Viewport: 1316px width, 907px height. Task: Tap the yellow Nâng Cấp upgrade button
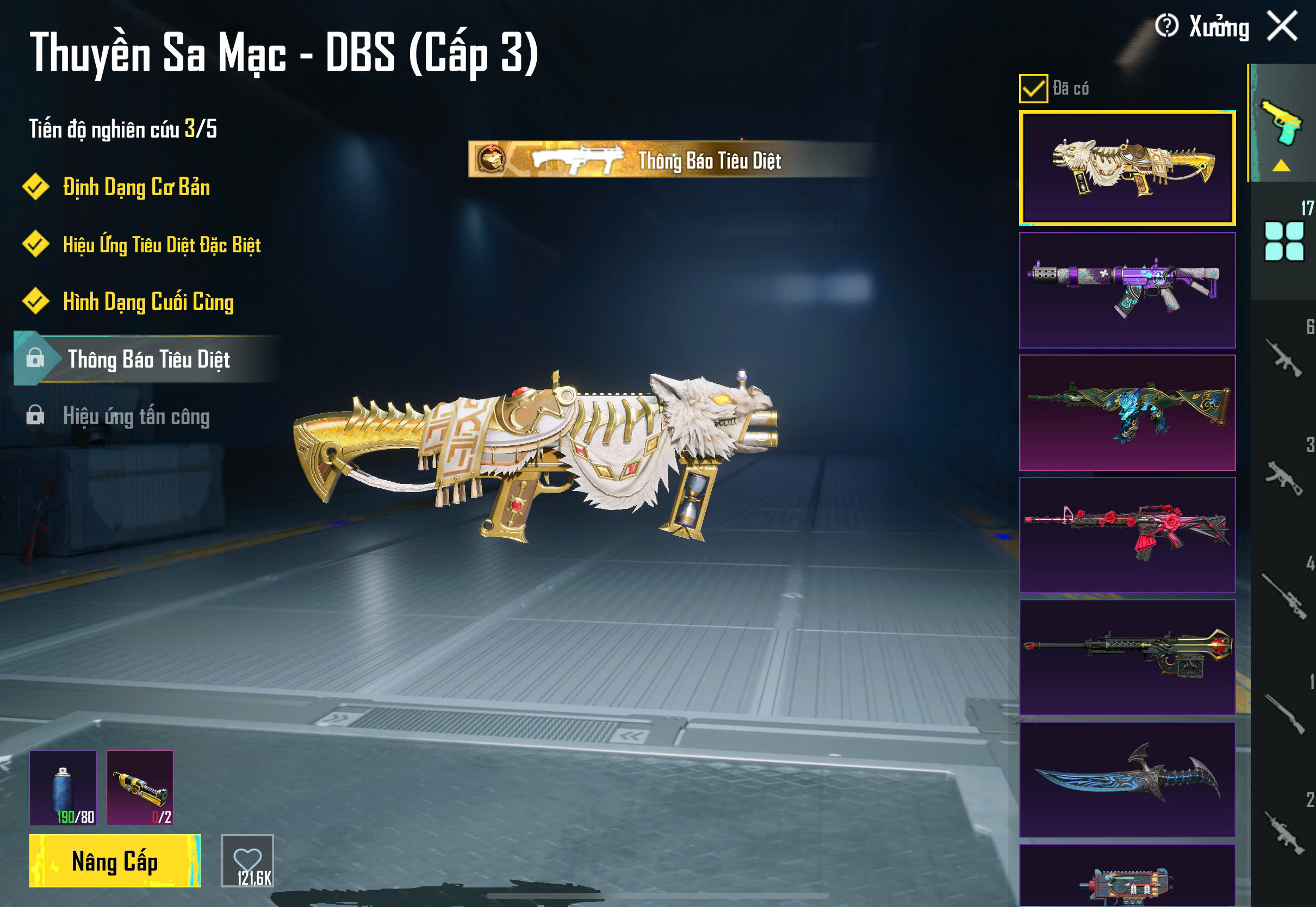point(115,860)
